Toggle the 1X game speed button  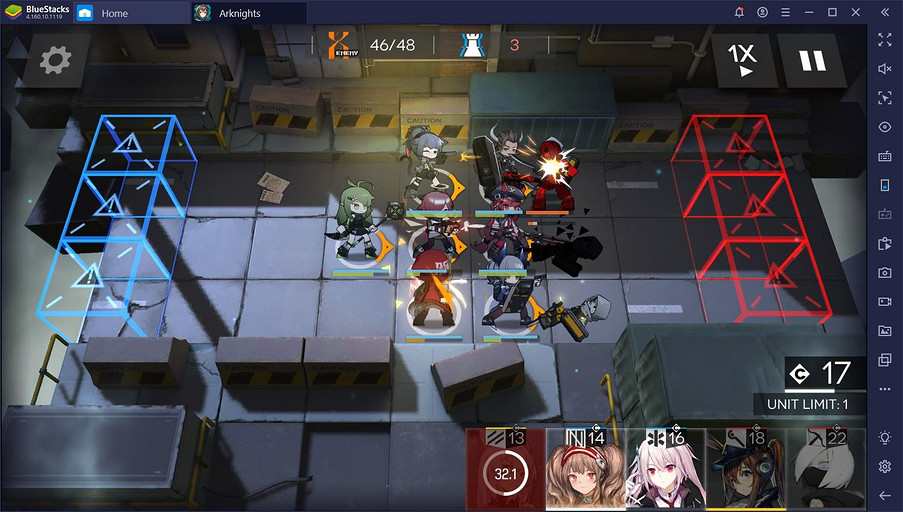tap(742, 60)
